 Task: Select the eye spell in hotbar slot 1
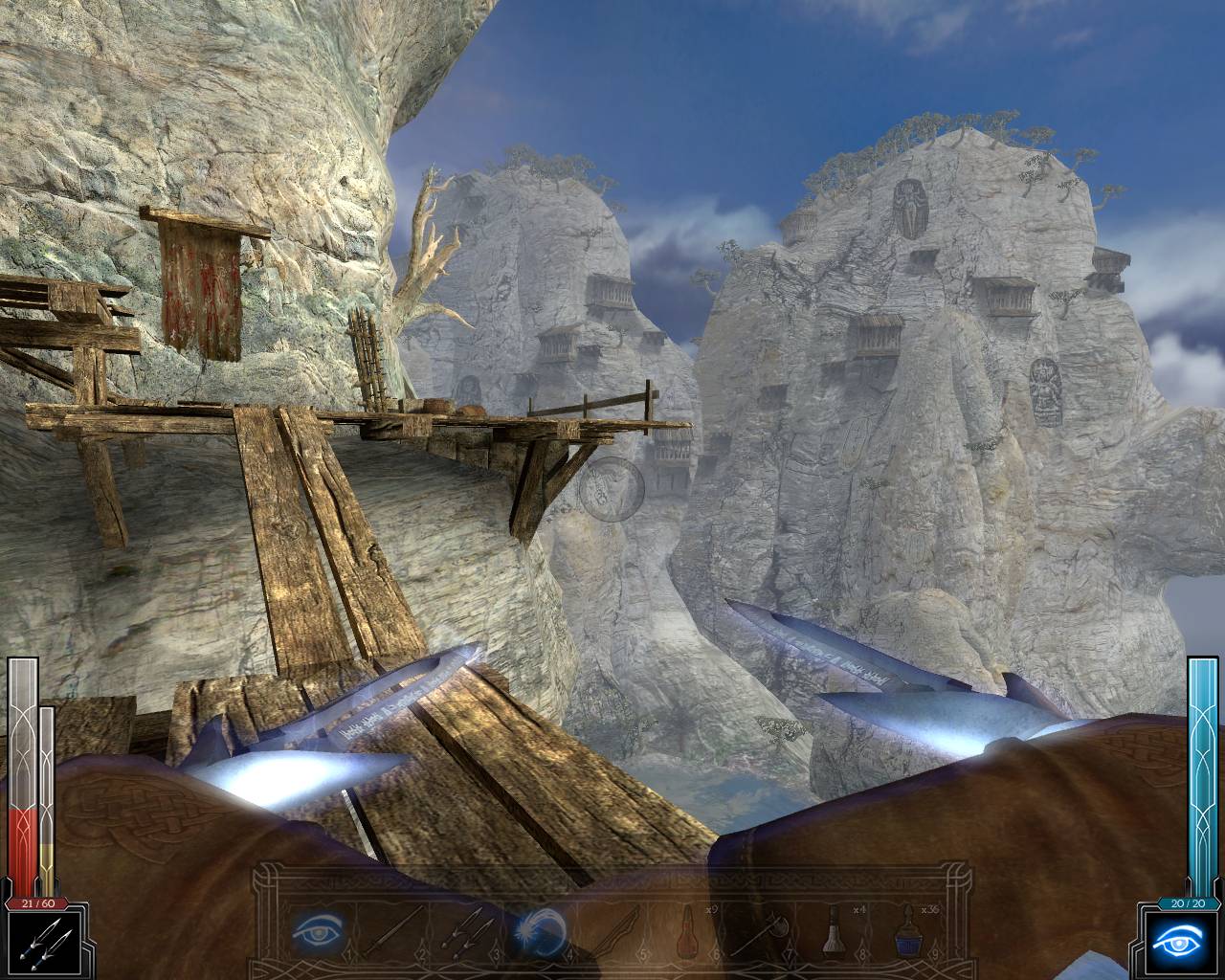(317, 928)
